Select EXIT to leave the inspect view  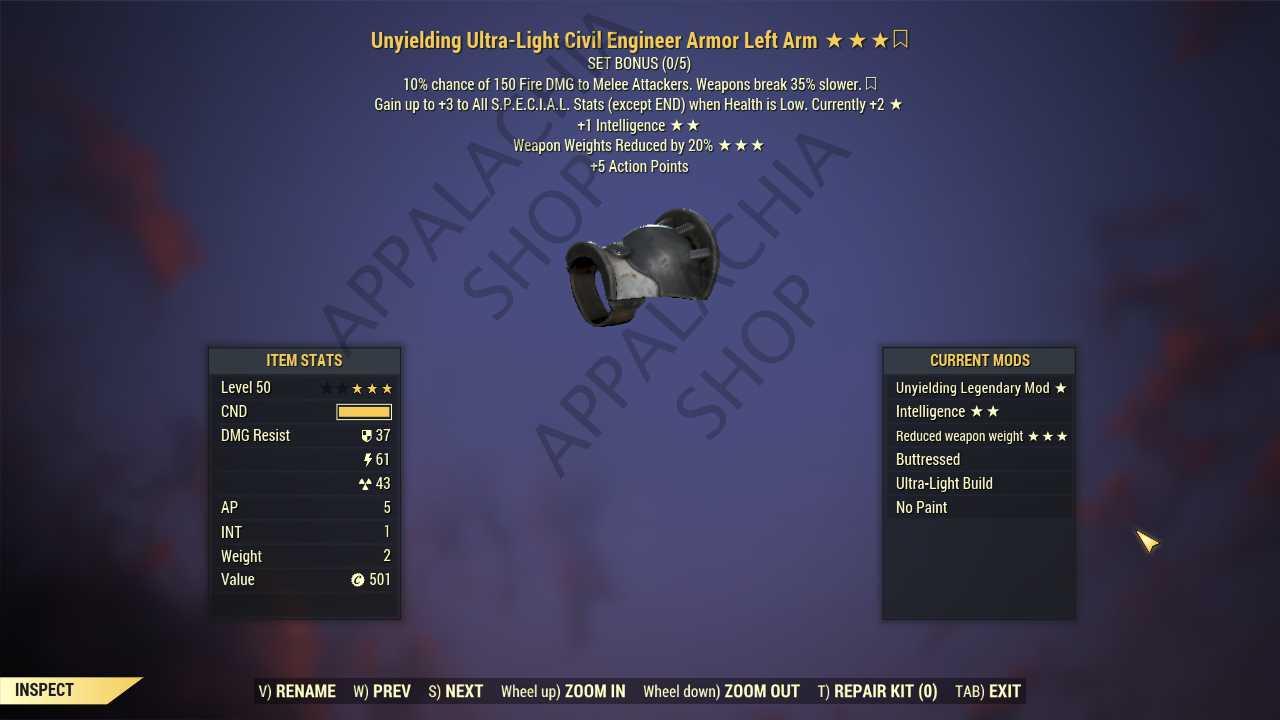988,691
